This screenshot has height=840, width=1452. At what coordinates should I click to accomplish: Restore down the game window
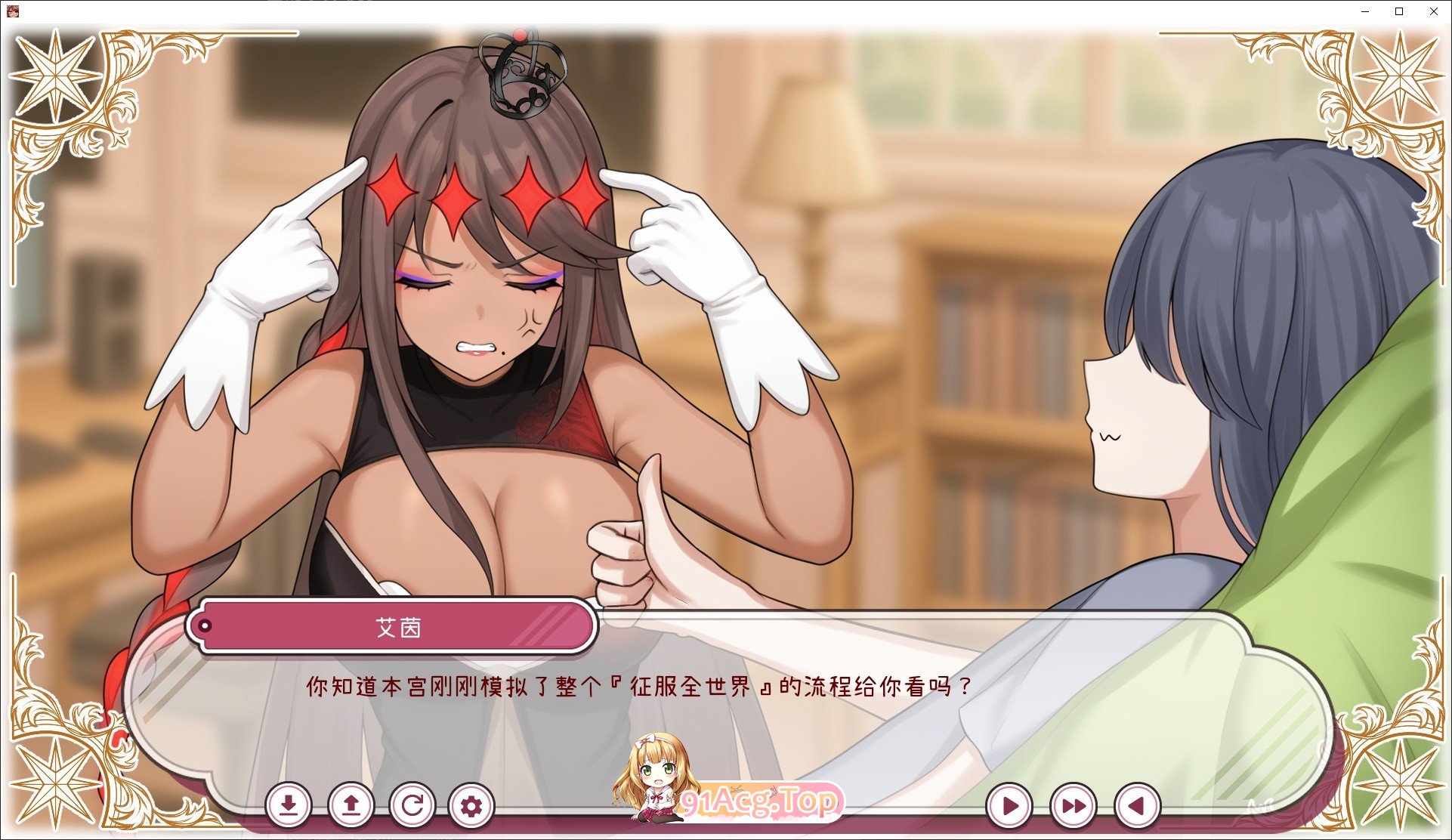click(1398, 11)
